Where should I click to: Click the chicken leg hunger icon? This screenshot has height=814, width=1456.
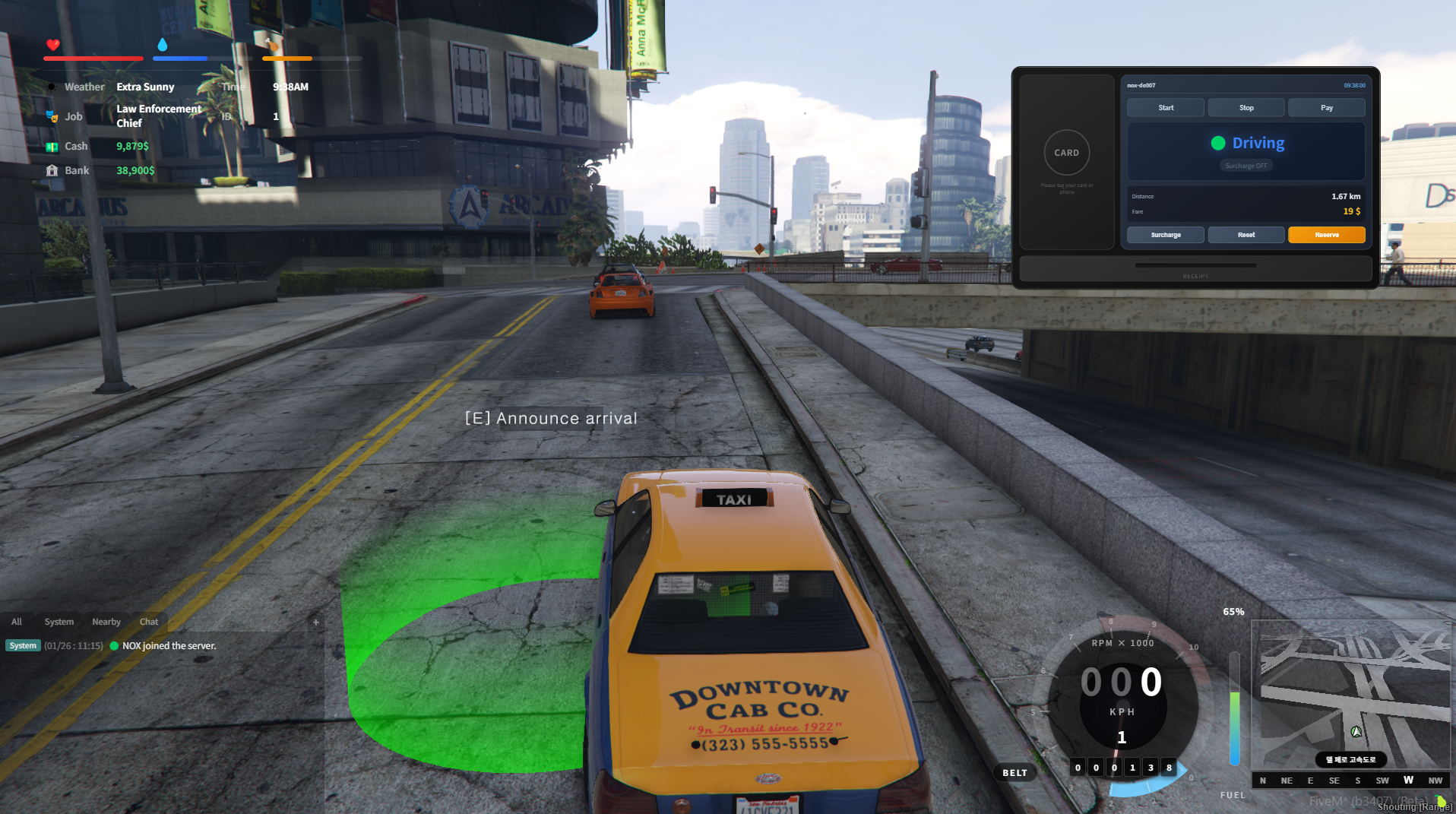(x=271, y=46)
